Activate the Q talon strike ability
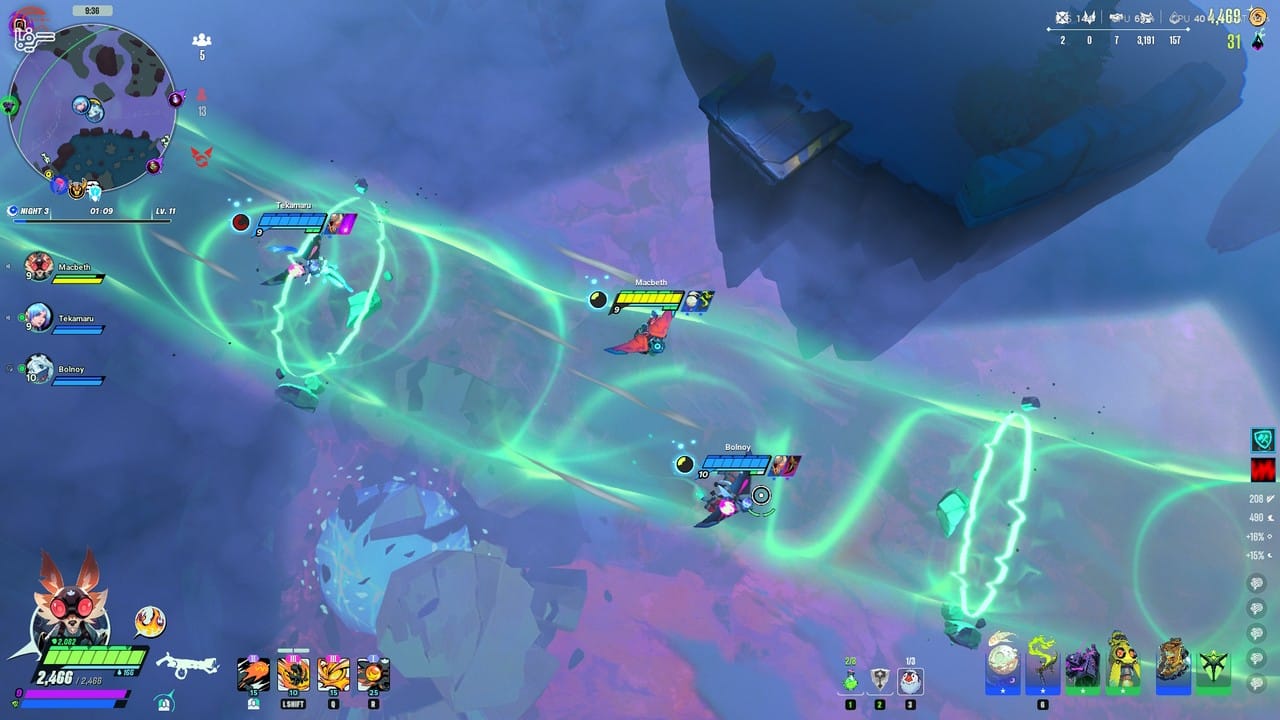 pyautogui.click(x=335, y=672)
